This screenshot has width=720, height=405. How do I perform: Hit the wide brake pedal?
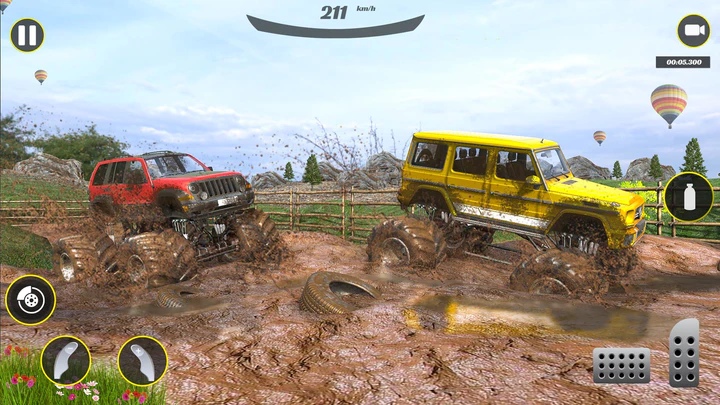pyautogui.click(x=622, y=365)
